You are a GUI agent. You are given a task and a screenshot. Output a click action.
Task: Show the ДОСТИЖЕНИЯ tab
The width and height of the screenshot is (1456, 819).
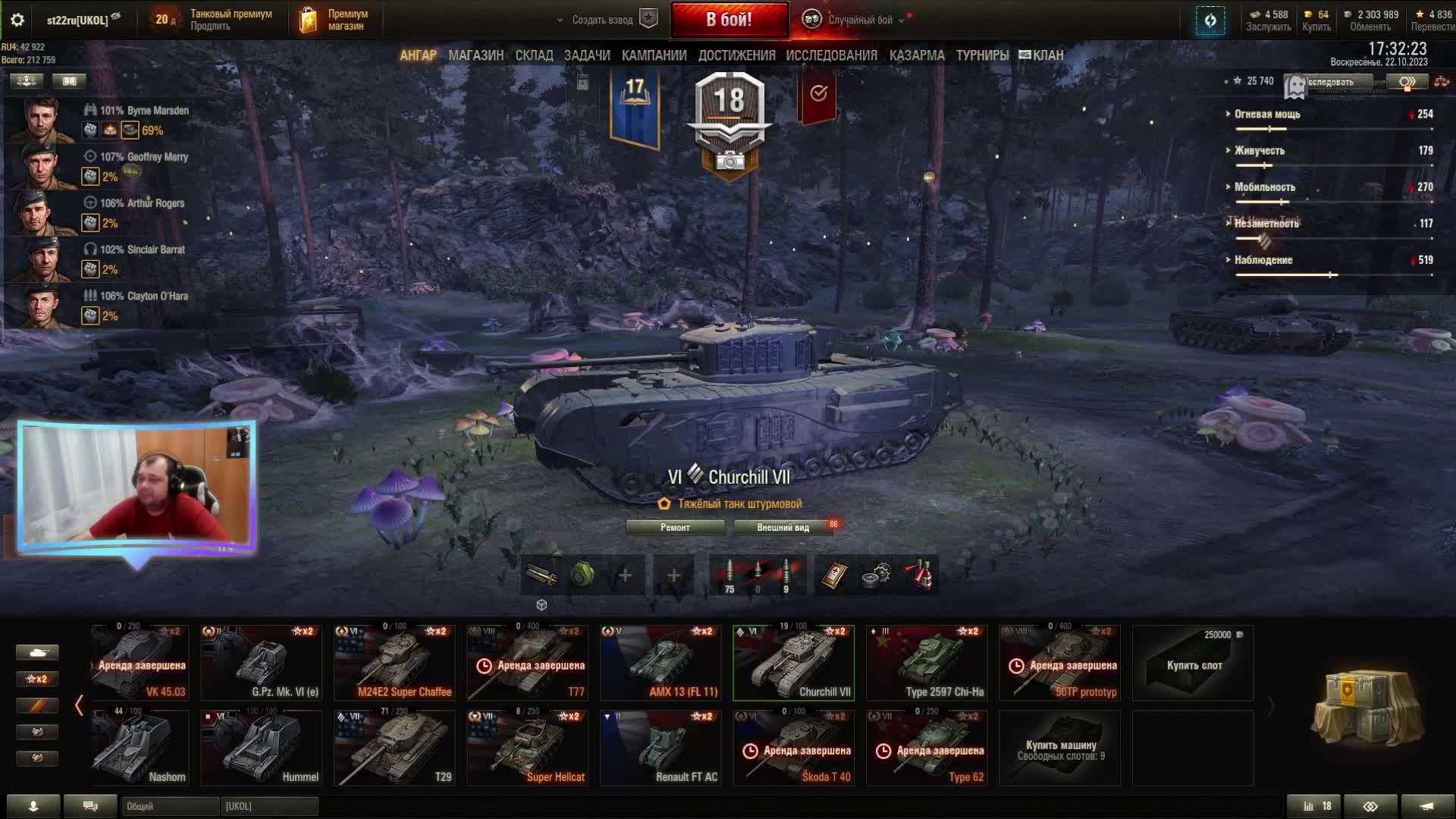click(x=736, y=55)
